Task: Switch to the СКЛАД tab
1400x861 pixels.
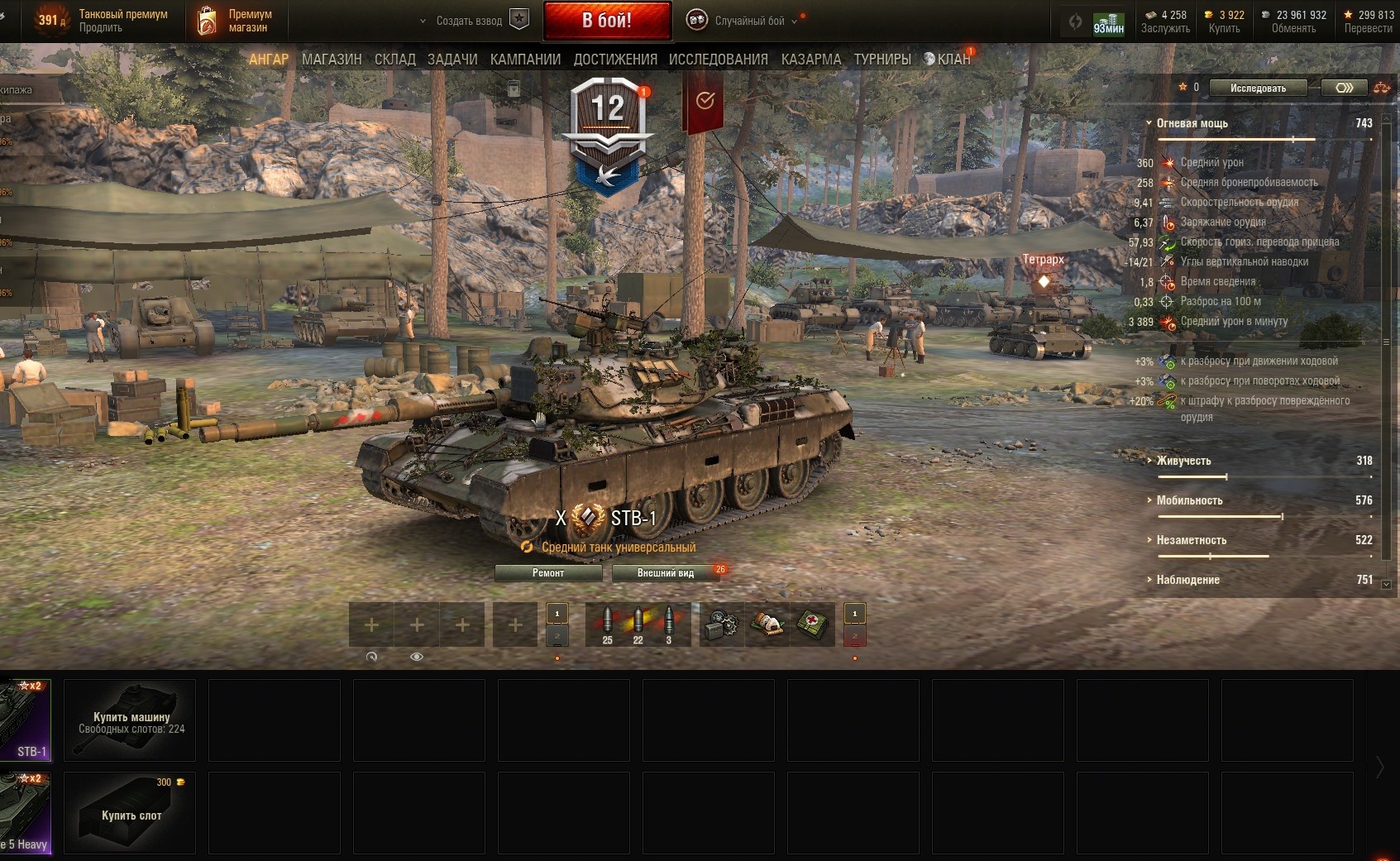Action: point(394,60)
